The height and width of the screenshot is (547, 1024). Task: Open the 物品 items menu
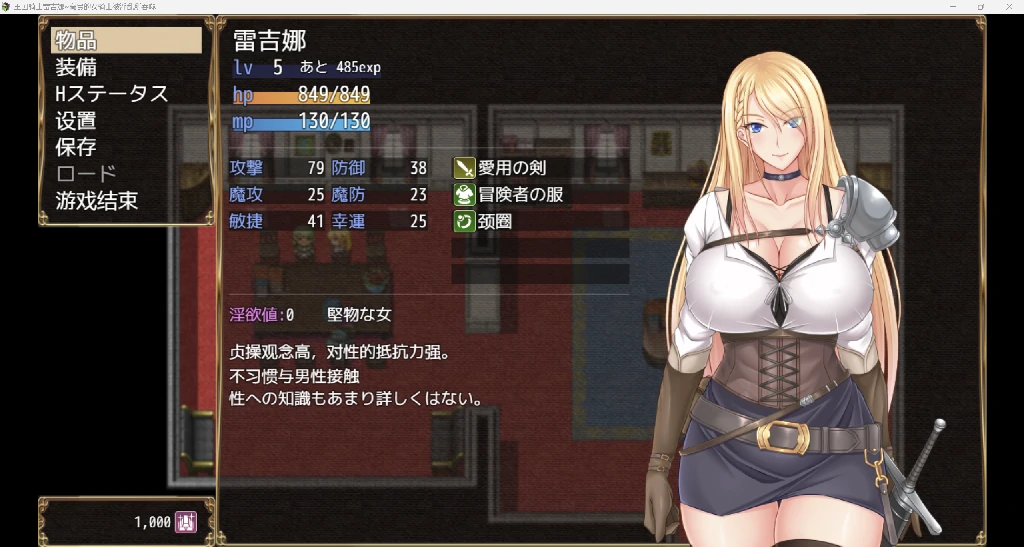(x=126, y=40)
